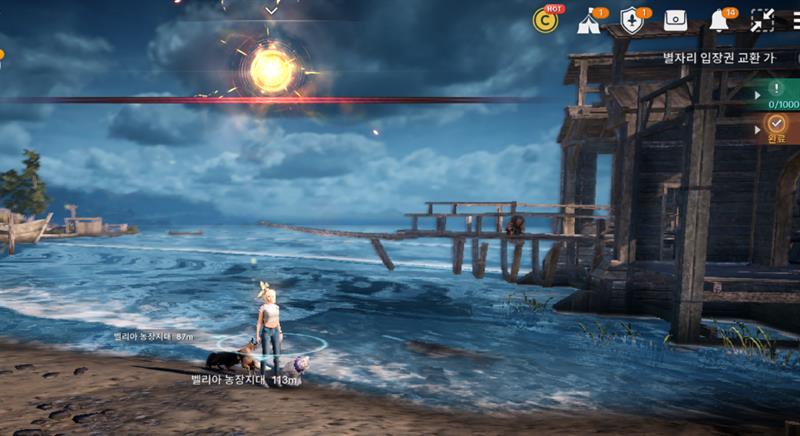Open the camp tent icon

pyautogui.click(x=589, y=21)
